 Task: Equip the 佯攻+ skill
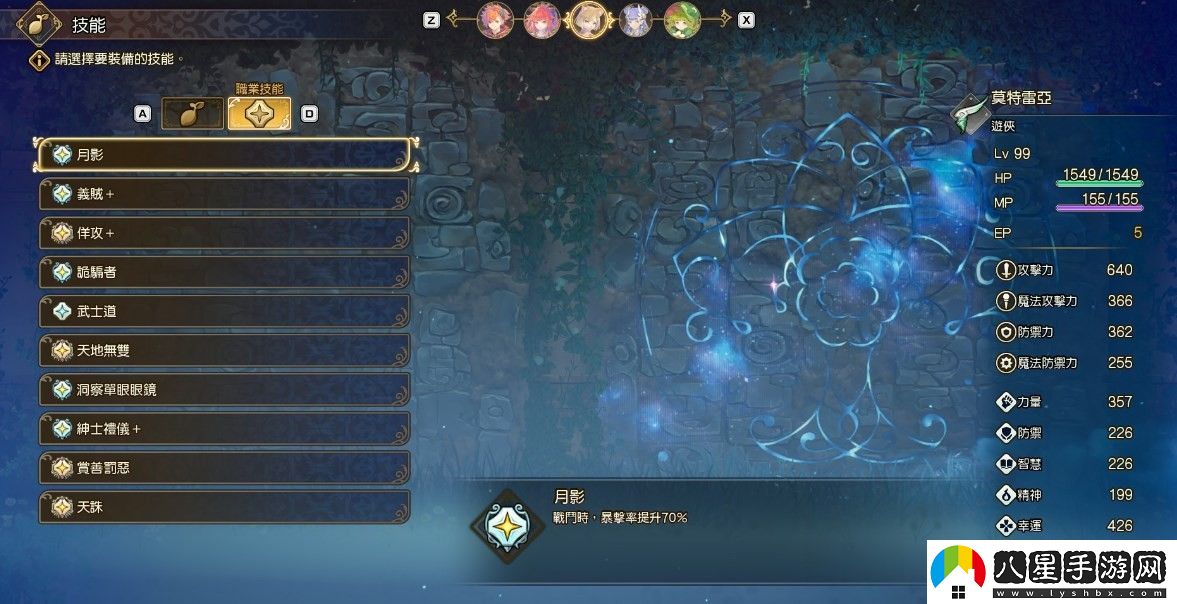click(x=225, y=233)
